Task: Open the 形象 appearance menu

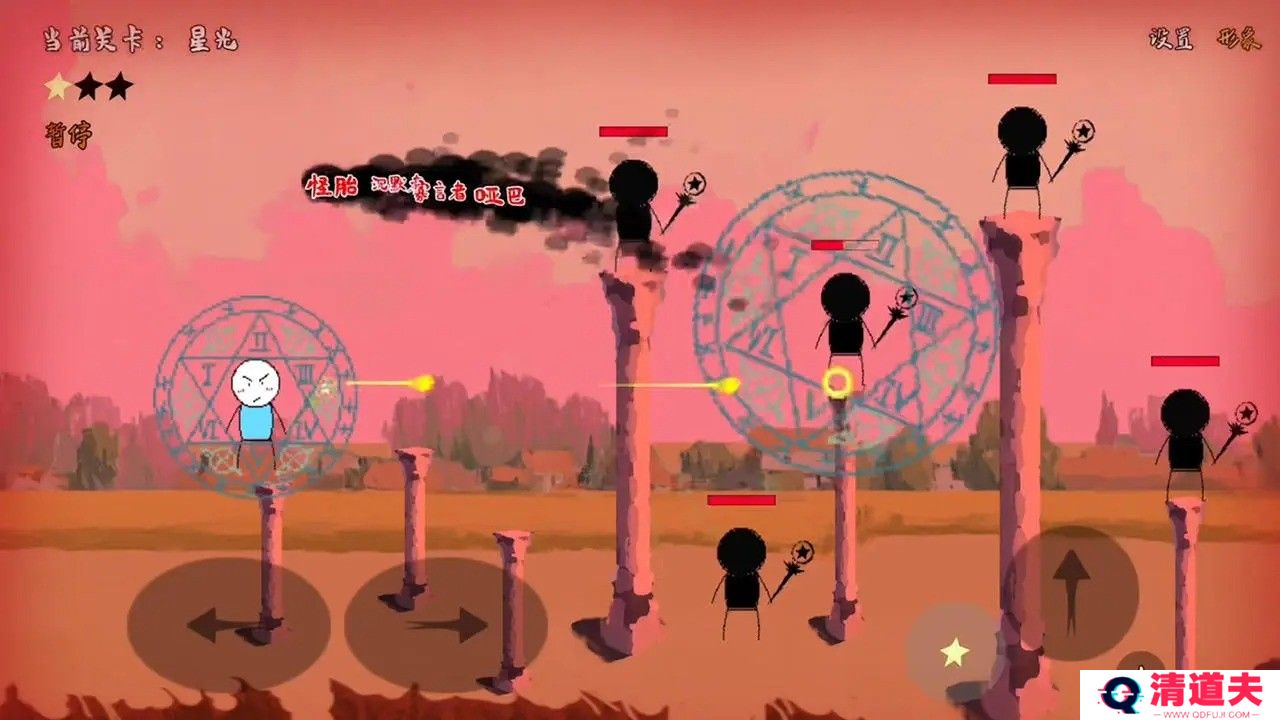Action: 1237,39
